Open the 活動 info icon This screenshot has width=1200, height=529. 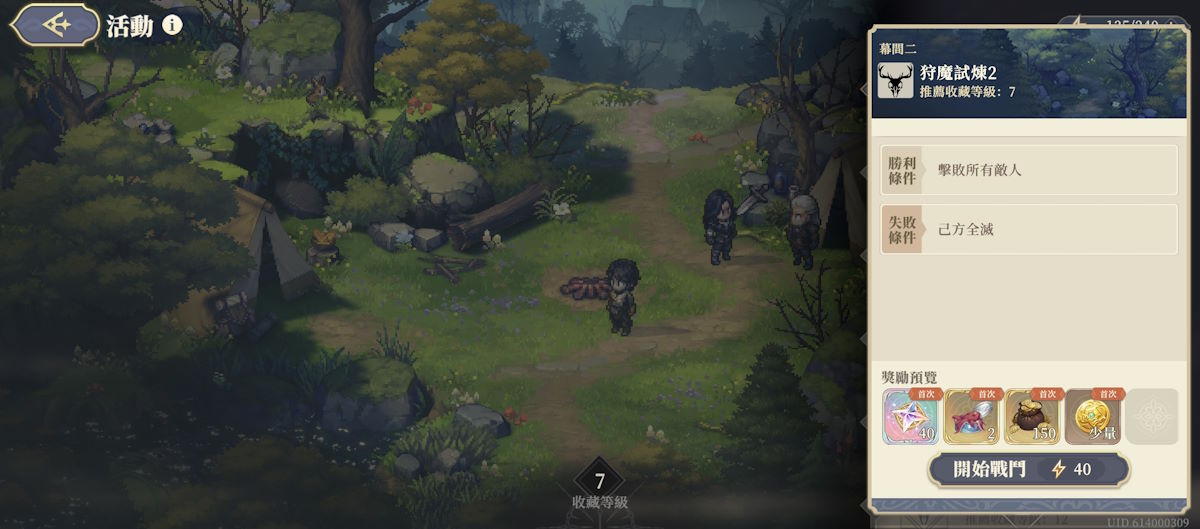172,25
